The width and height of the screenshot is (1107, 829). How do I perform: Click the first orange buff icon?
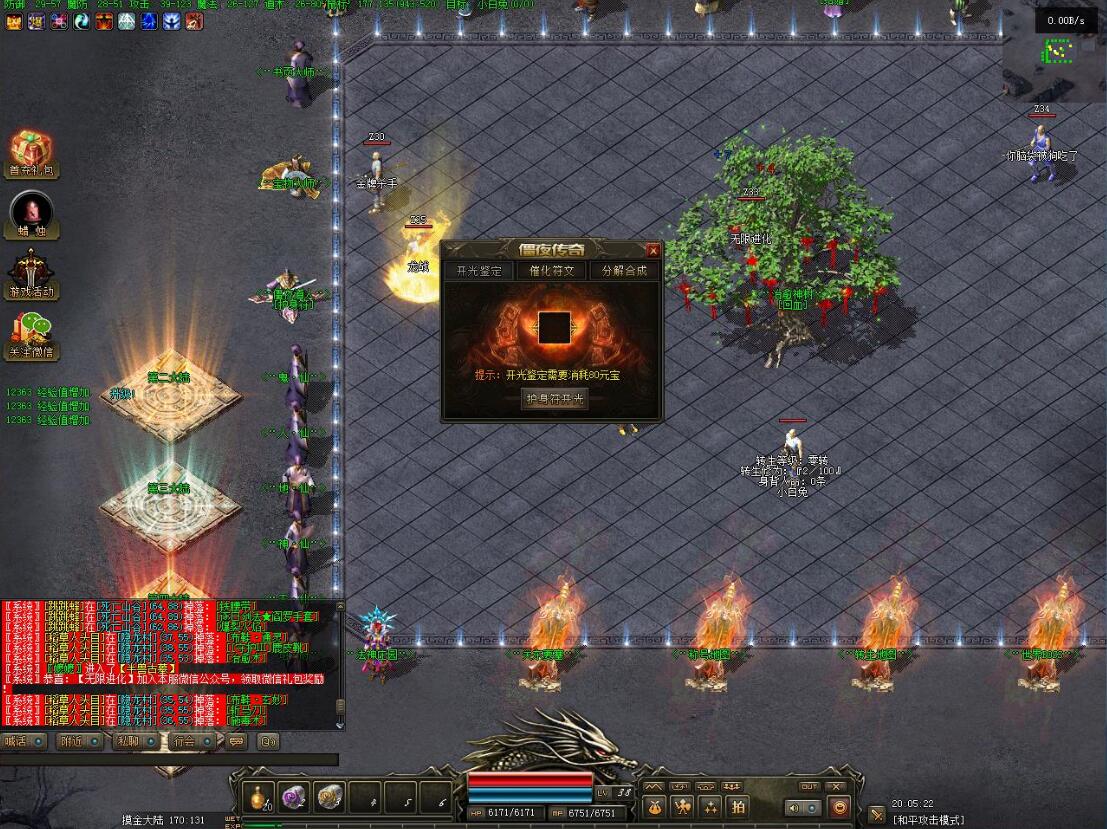(14, 21)
